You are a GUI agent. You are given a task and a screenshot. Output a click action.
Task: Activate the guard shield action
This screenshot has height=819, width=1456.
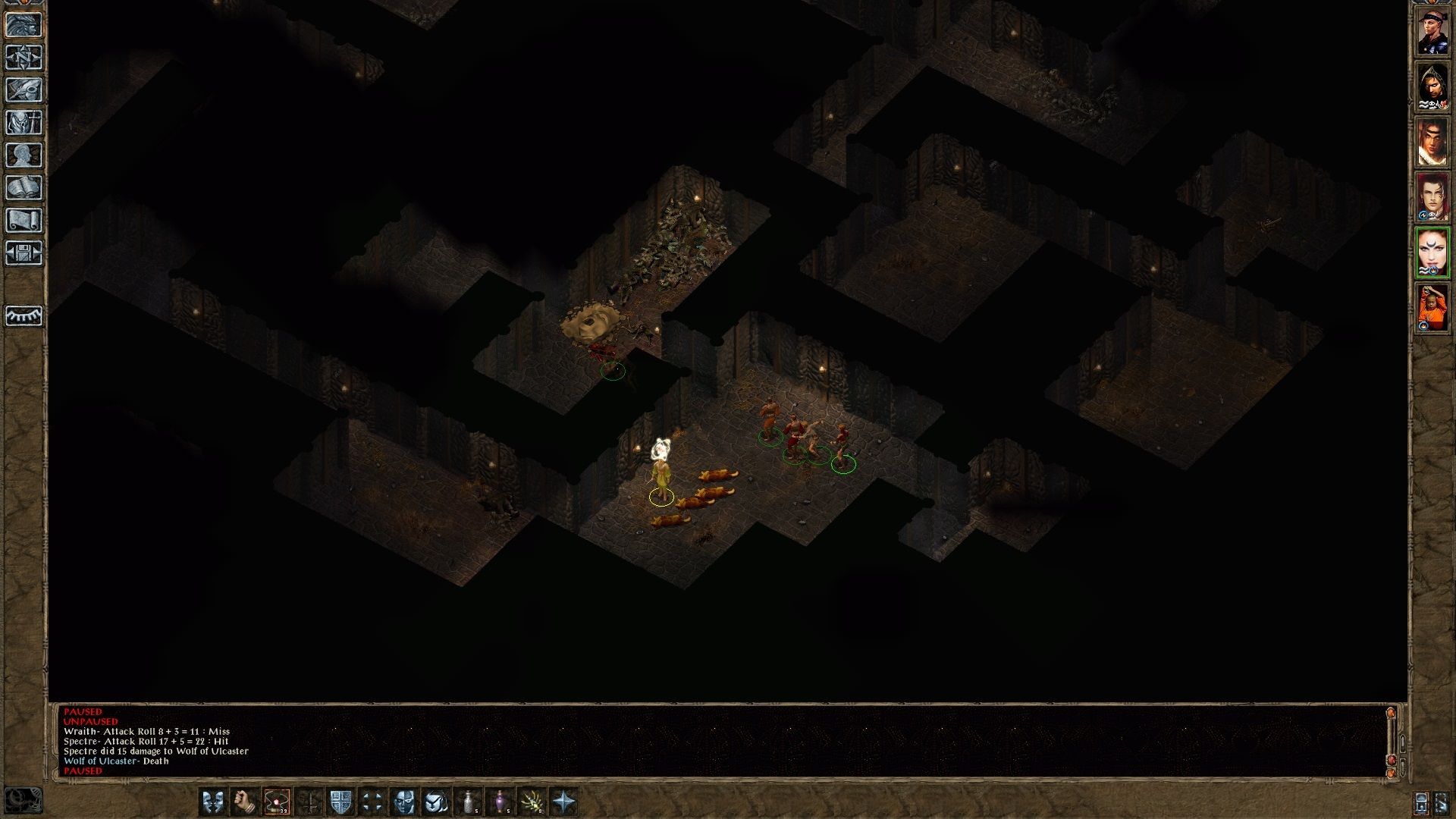tap(340, 802)
